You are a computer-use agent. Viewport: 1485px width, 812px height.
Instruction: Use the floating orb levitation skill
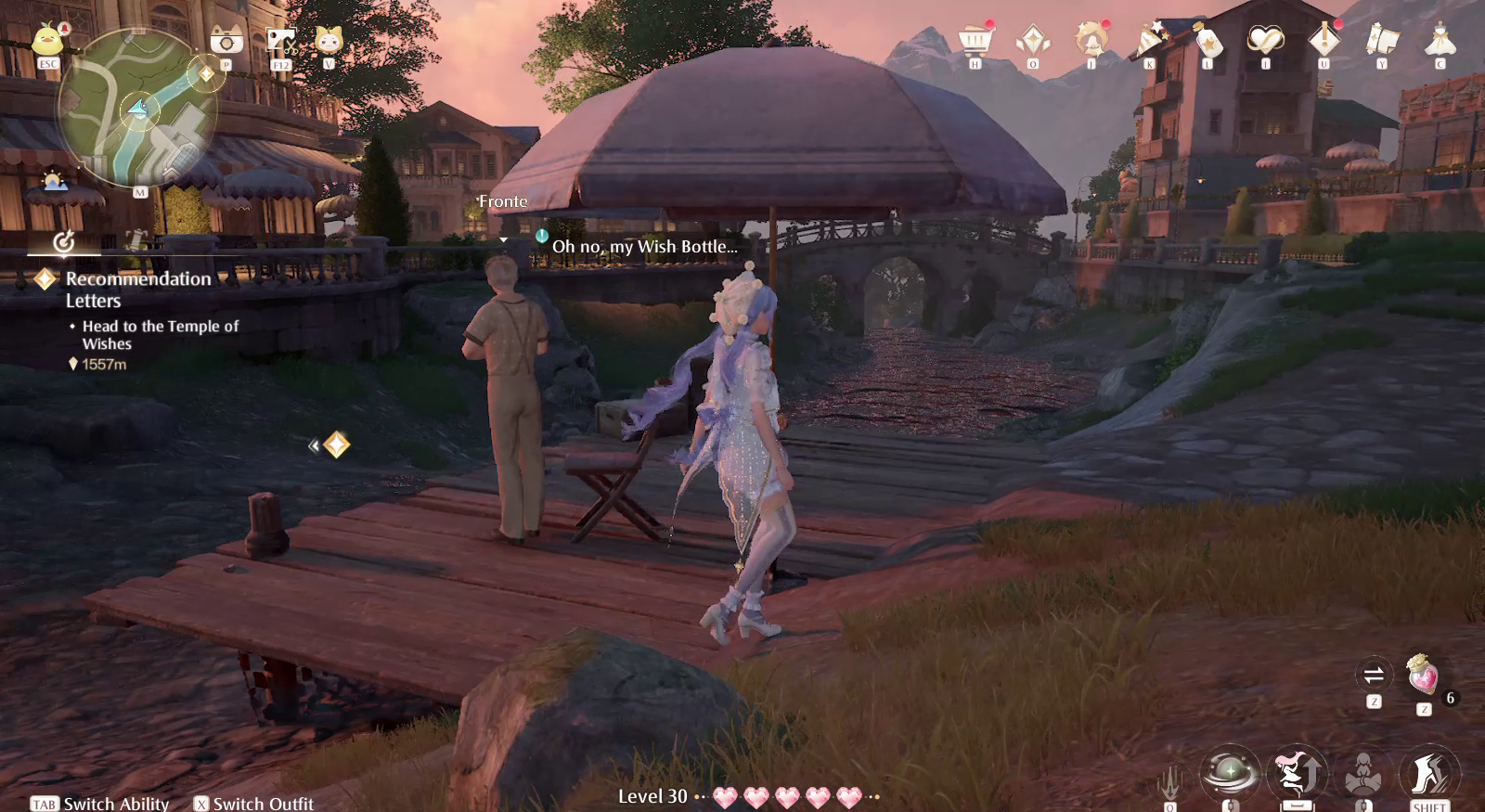(1231, 770)
